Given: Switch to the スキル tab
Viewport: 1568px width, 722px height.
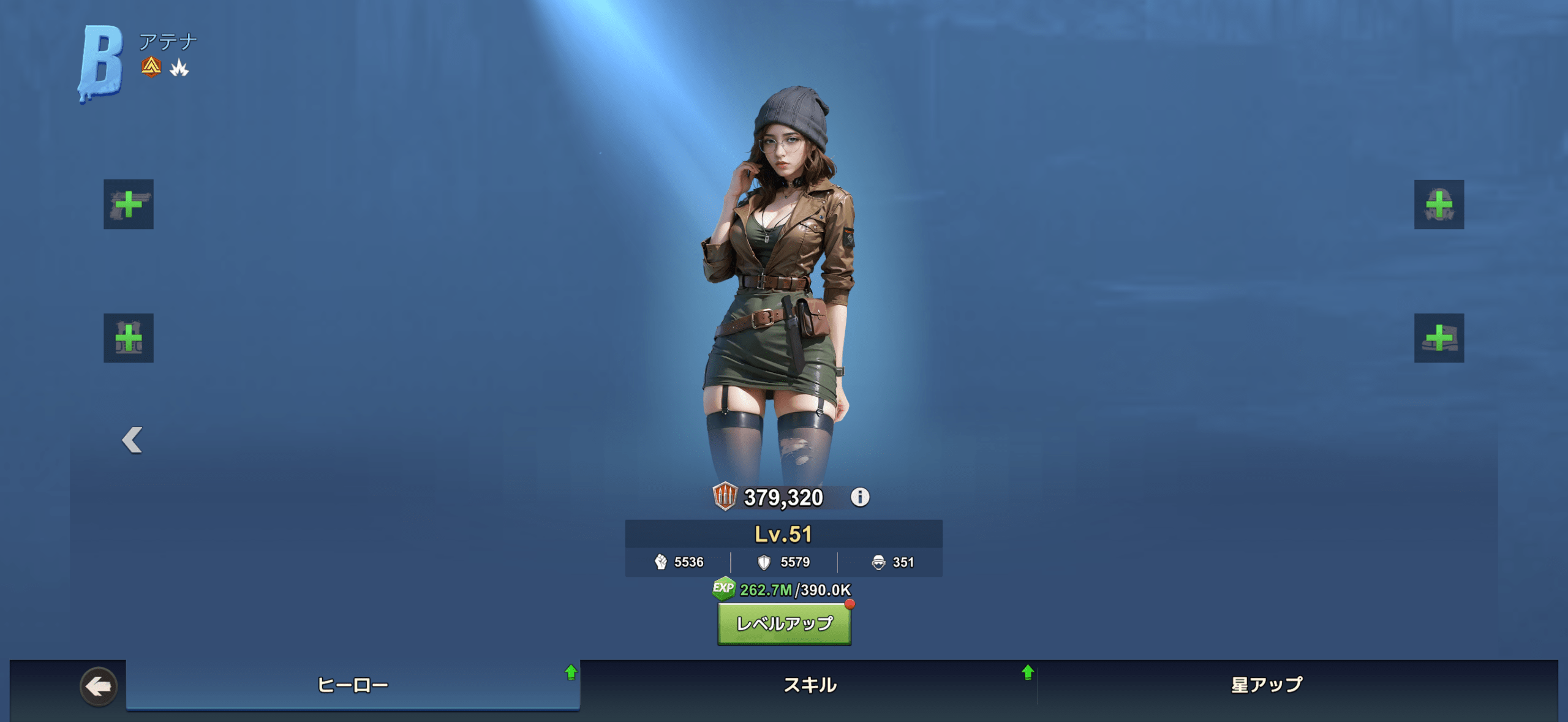Looking at the screenshot, I should (x=810, y=685).
